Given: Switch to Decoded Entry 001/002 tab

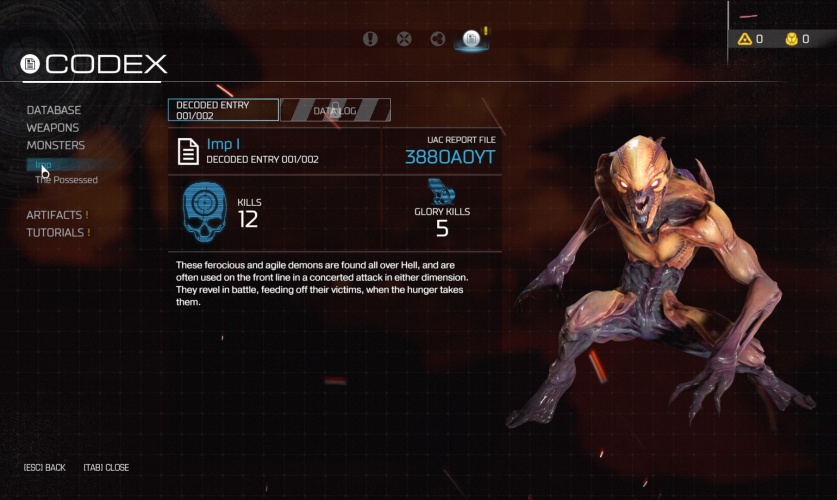Looking at the screenshot, I should click(x=223, y=109).
